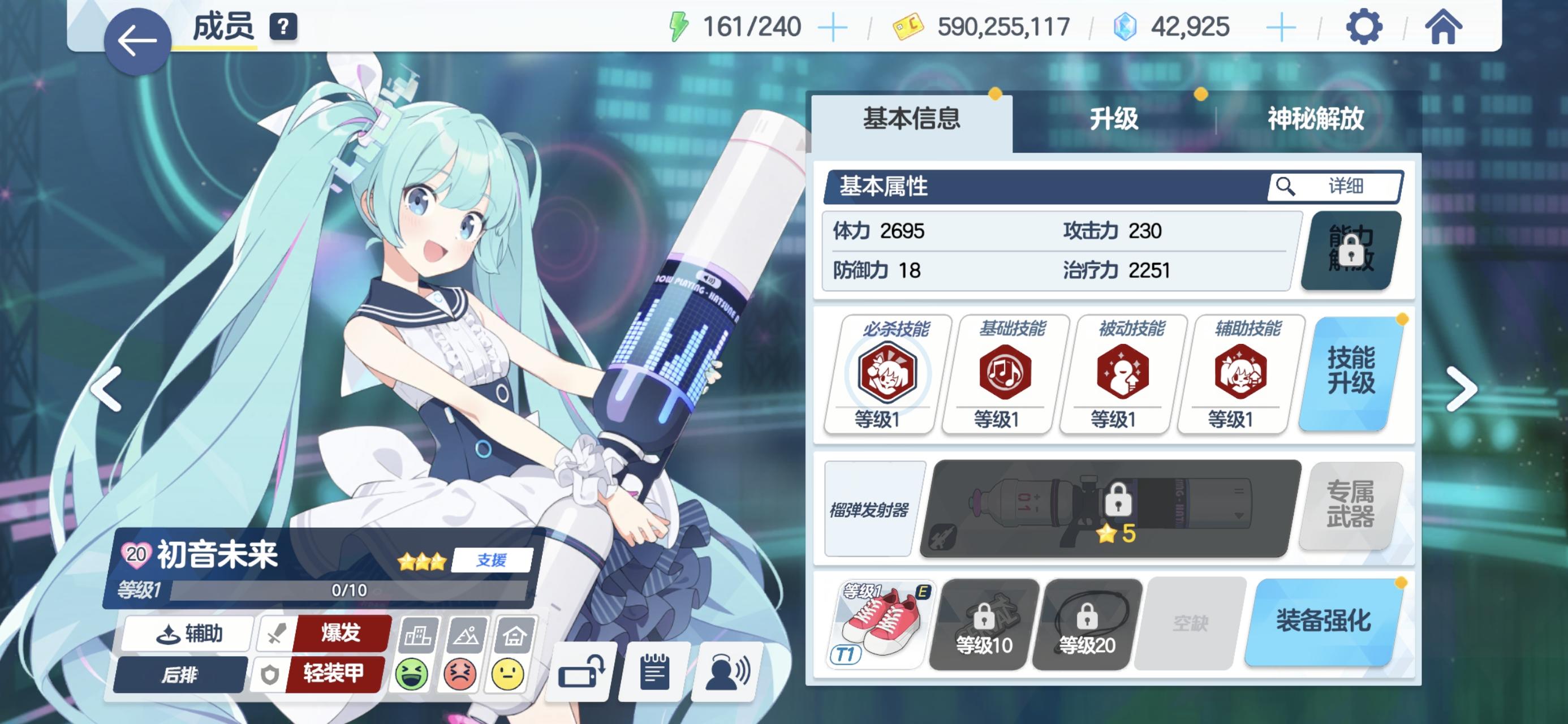Viewport: 1568px width, 724px height.
Task: Open the settings gear in the top bar
Action: (1366, 27)
